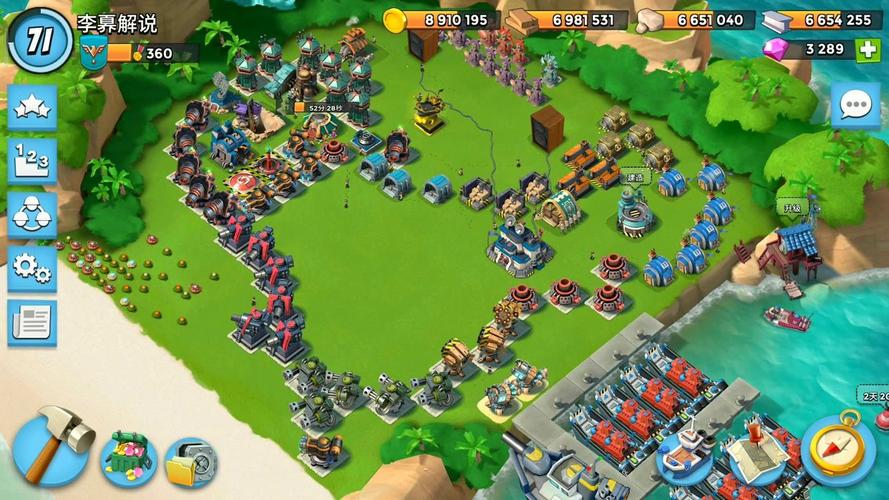Tap the hammer build button

(x=52, y=444)
